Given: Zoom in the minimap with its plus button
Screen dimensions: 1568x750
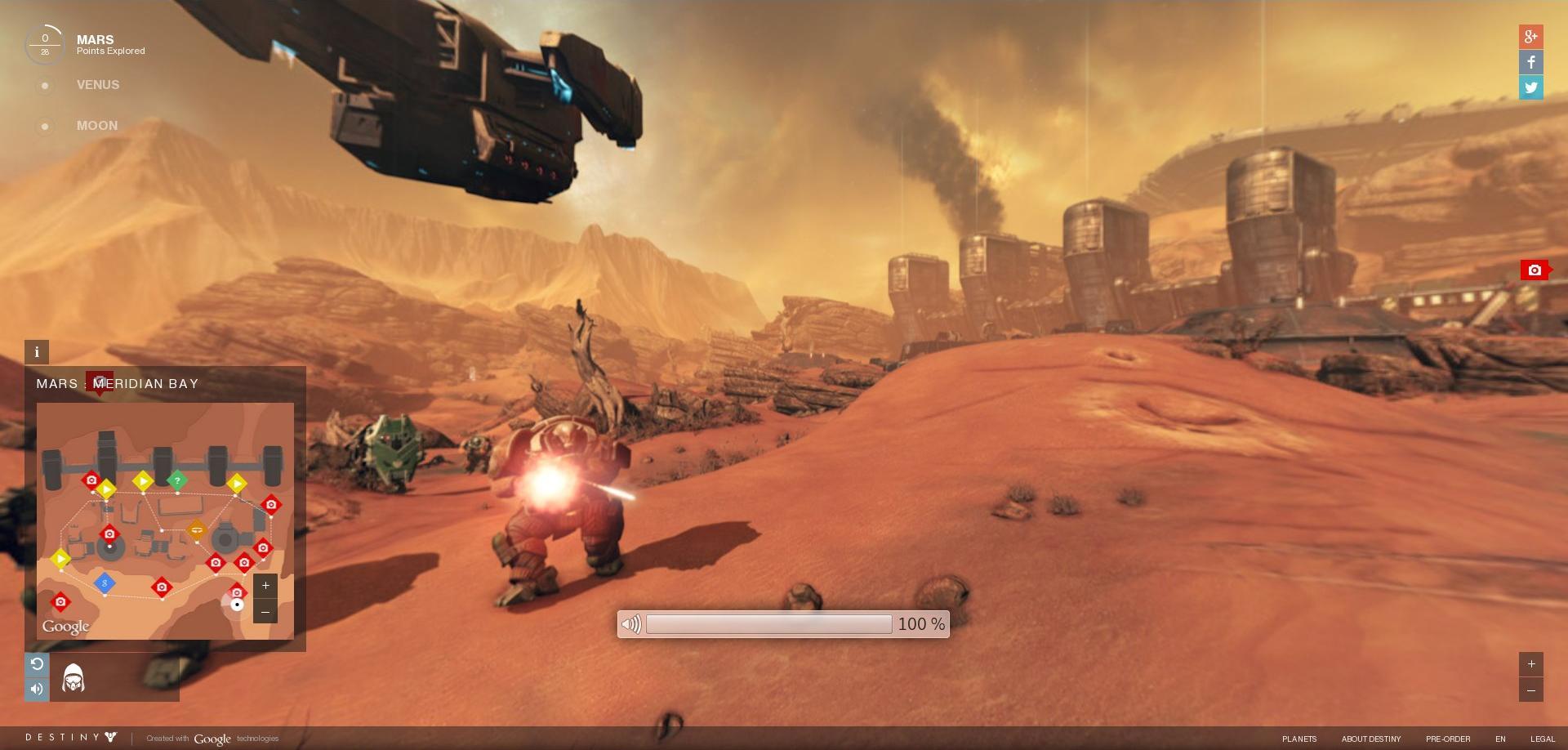Looking at the screenshot, I should click(x=265, y=586).
